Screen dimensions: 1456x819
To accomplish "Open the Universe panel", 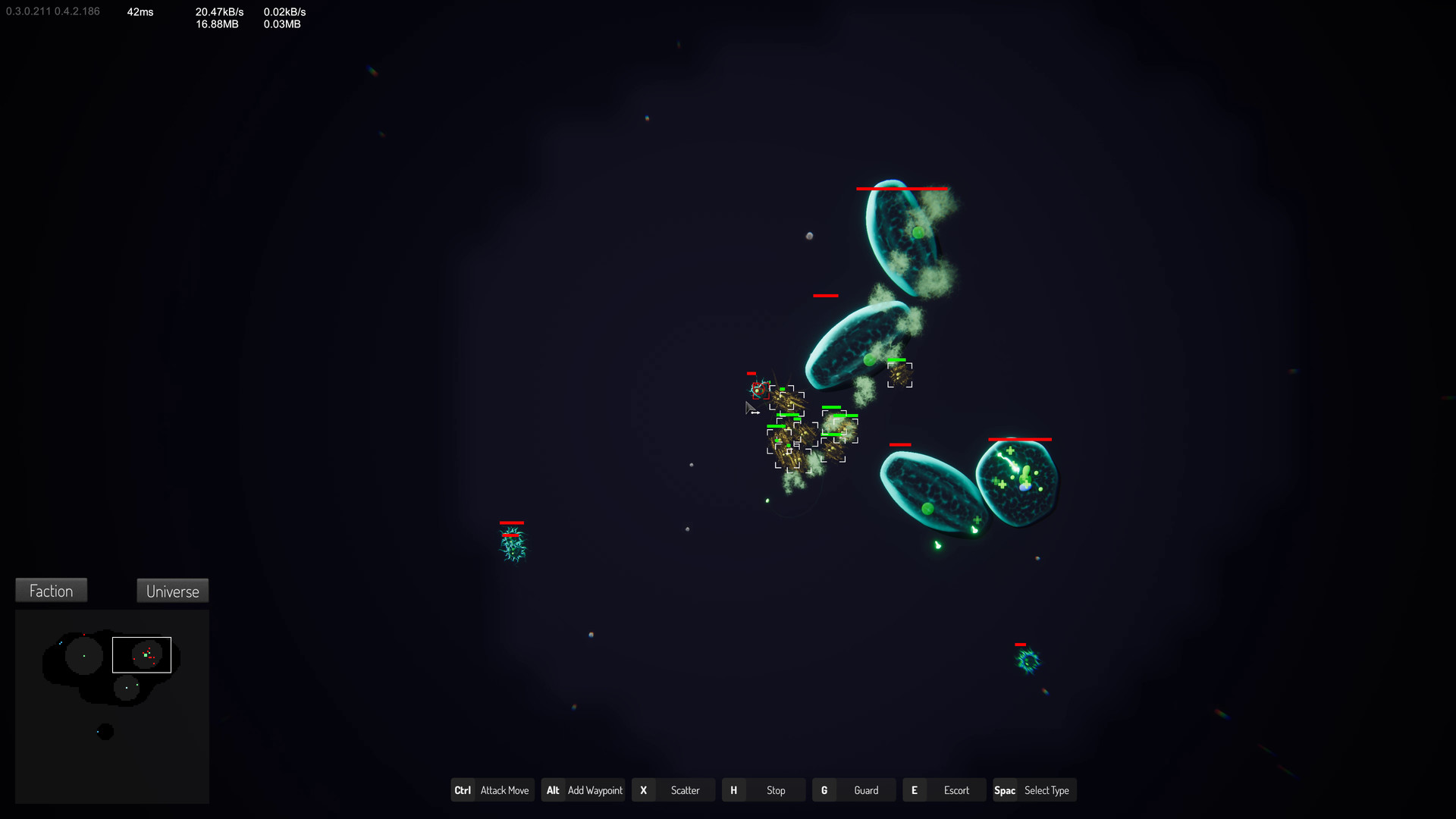I will 172,591.
